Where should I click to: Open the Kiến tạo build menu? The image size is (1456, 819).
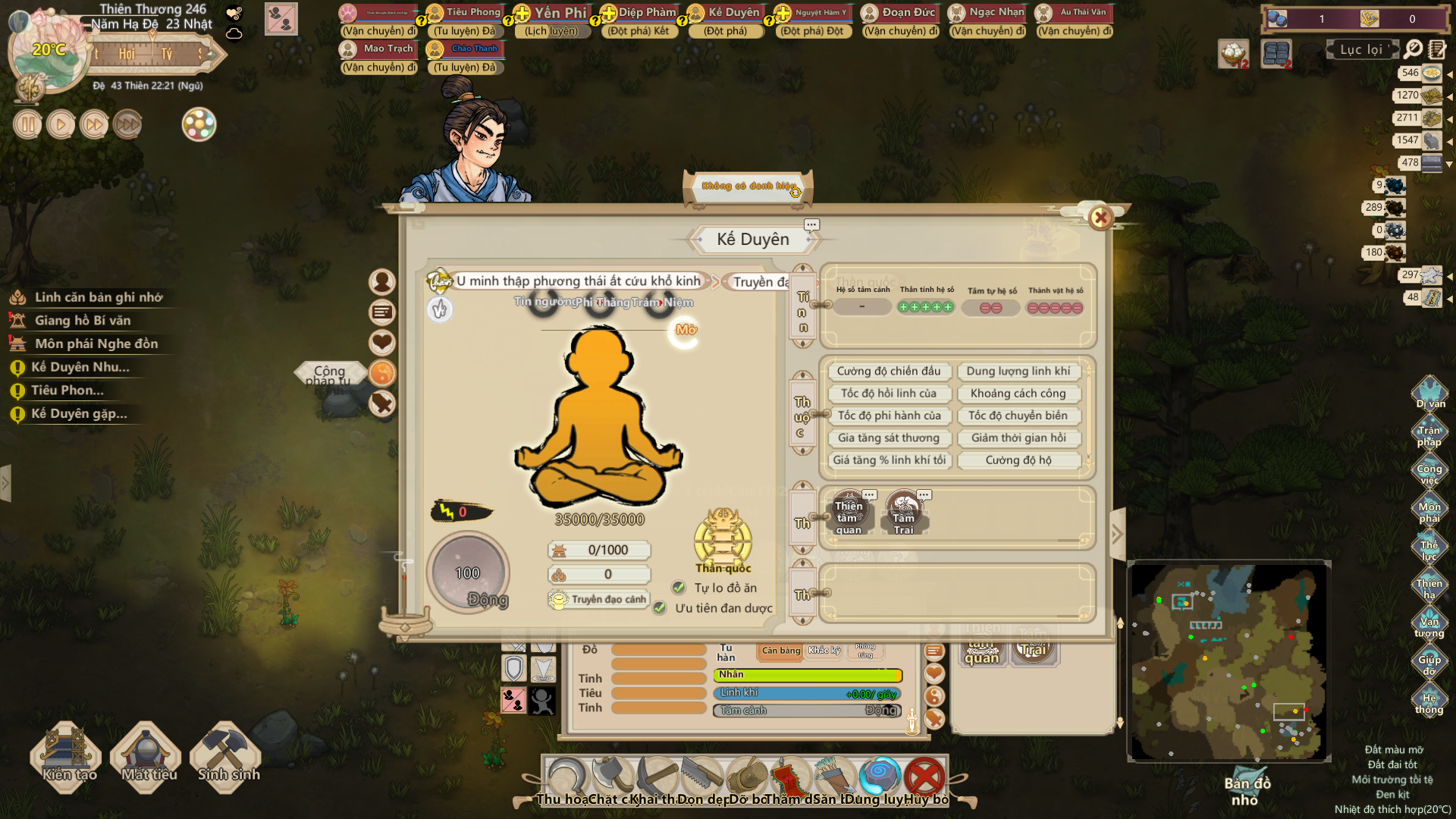tap(67, 755)
